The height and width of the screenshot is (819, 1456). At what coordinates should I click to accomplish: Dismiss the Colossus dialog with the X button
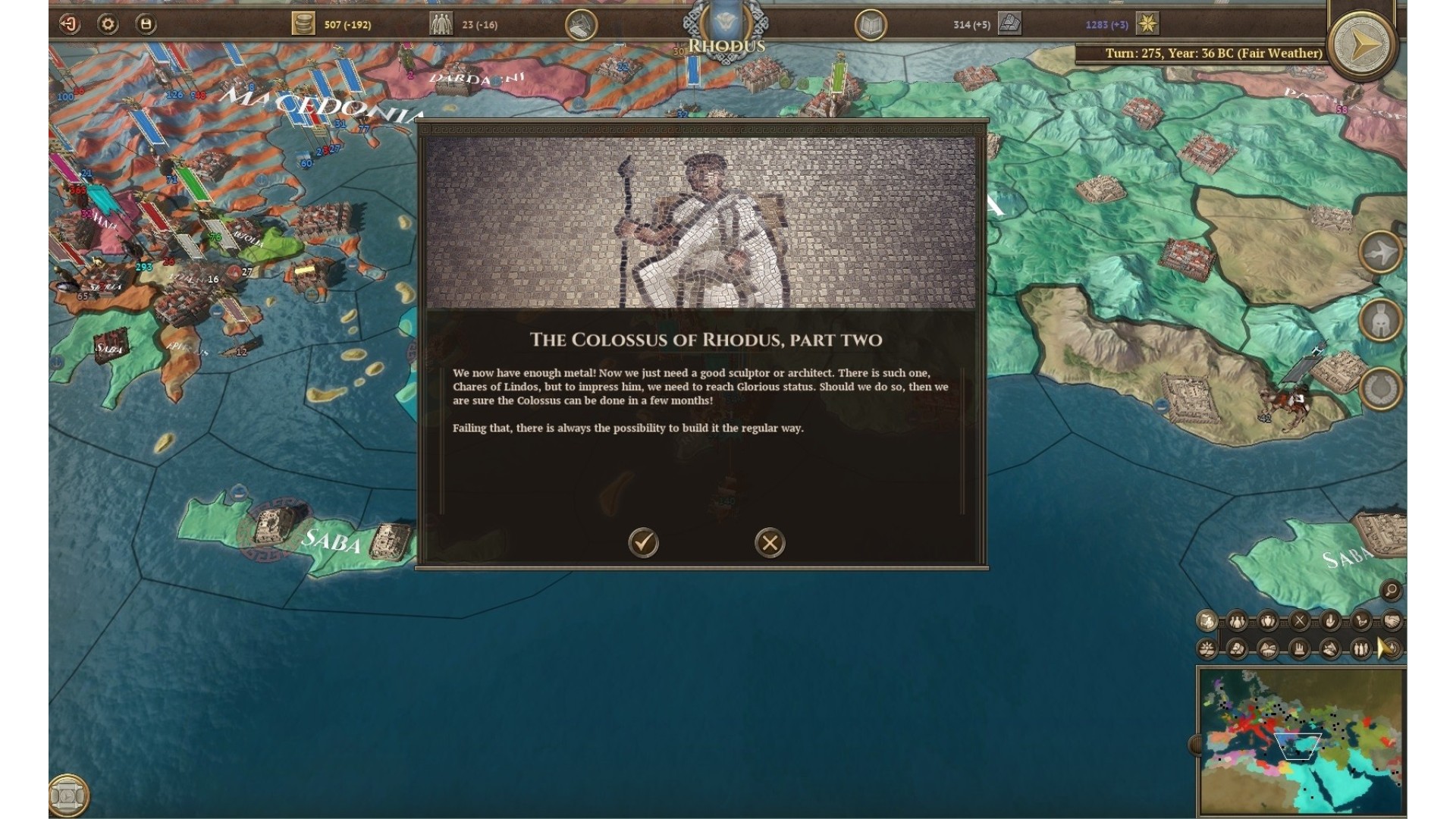[770, 543]
